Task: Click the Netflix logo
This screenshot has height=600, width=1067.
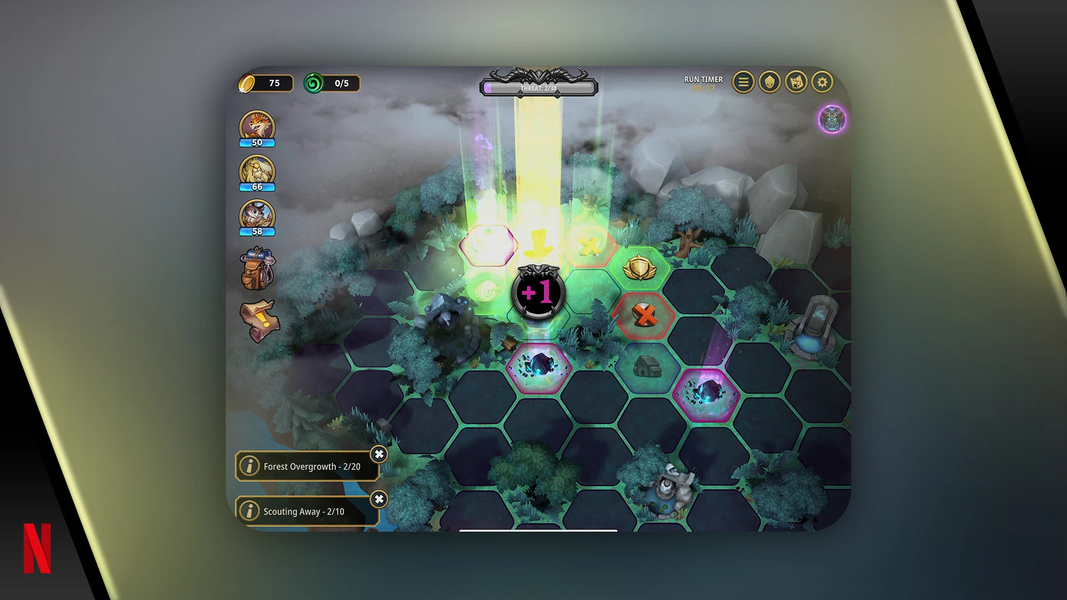Action: pyautogui.click(x=38, y=548)
